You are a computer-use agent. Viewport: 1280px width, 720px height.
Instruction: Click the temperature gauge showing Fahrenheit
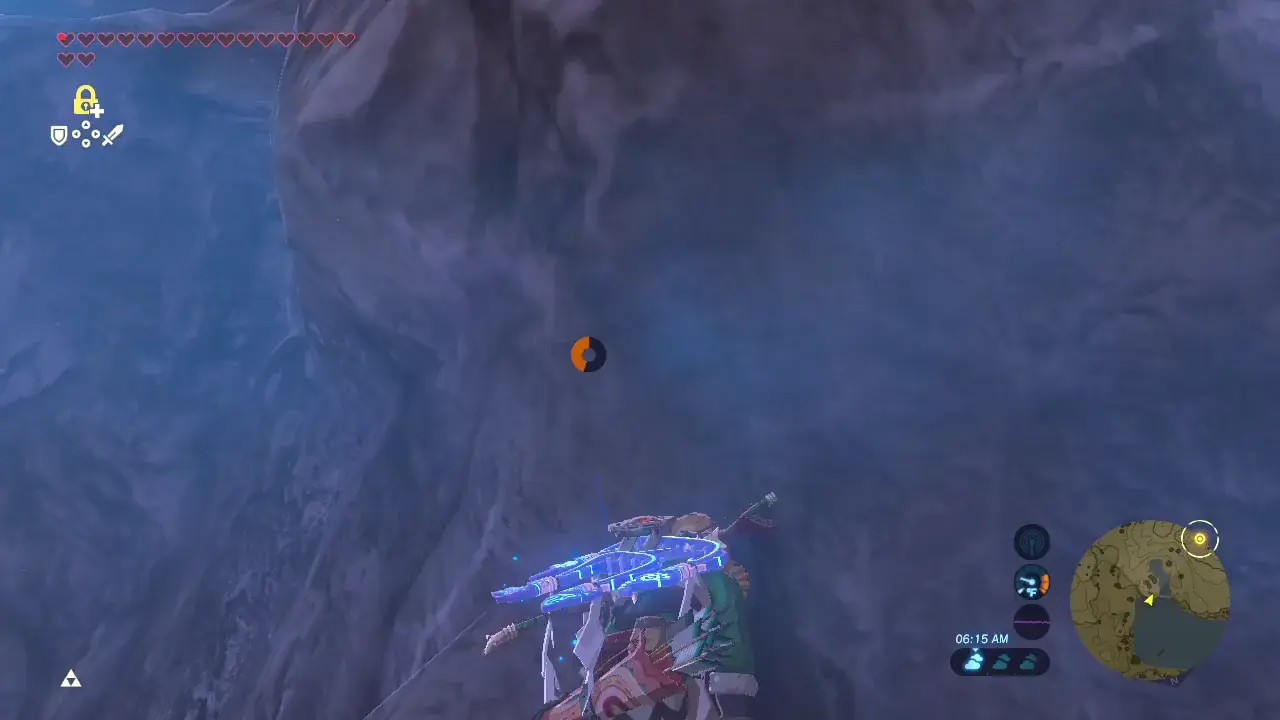click(1032, 581)
